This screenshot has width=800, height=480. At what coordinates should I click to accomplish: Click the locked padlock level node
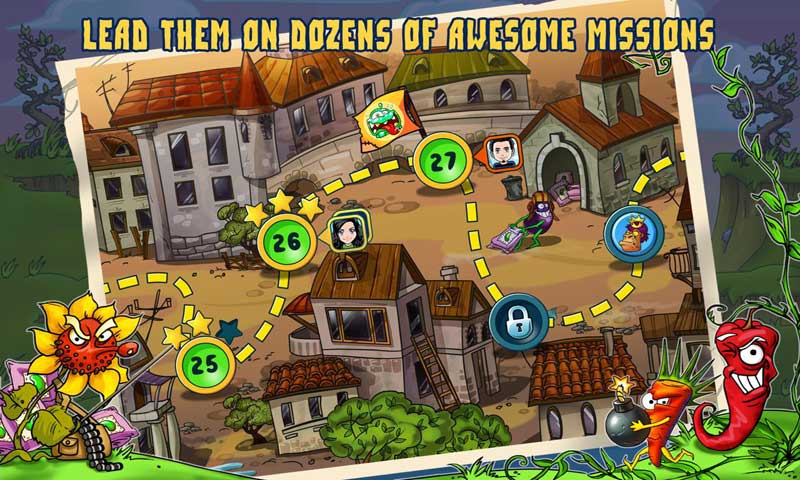(x=518, y=324)
